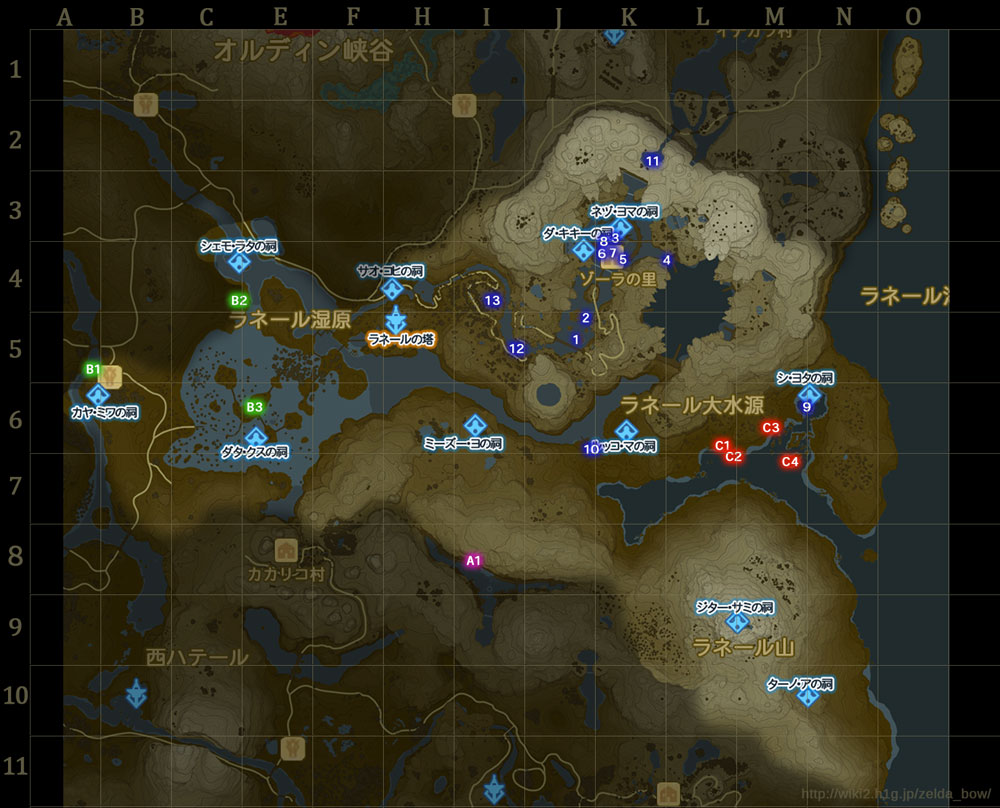Select the magenta A1 marker

click(x=474, y=561)
